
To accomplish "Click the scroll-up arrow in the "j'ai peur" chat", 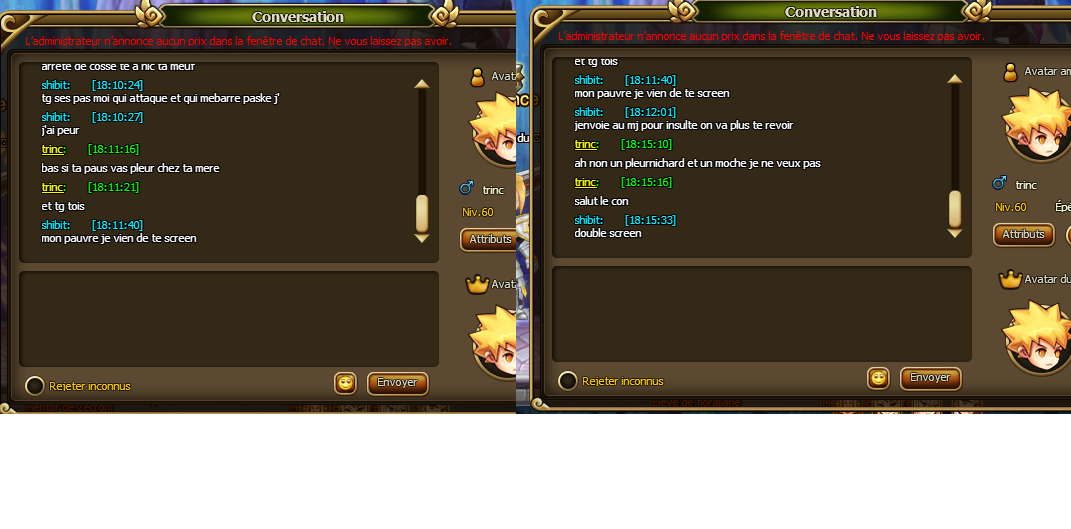I will 421,84.
